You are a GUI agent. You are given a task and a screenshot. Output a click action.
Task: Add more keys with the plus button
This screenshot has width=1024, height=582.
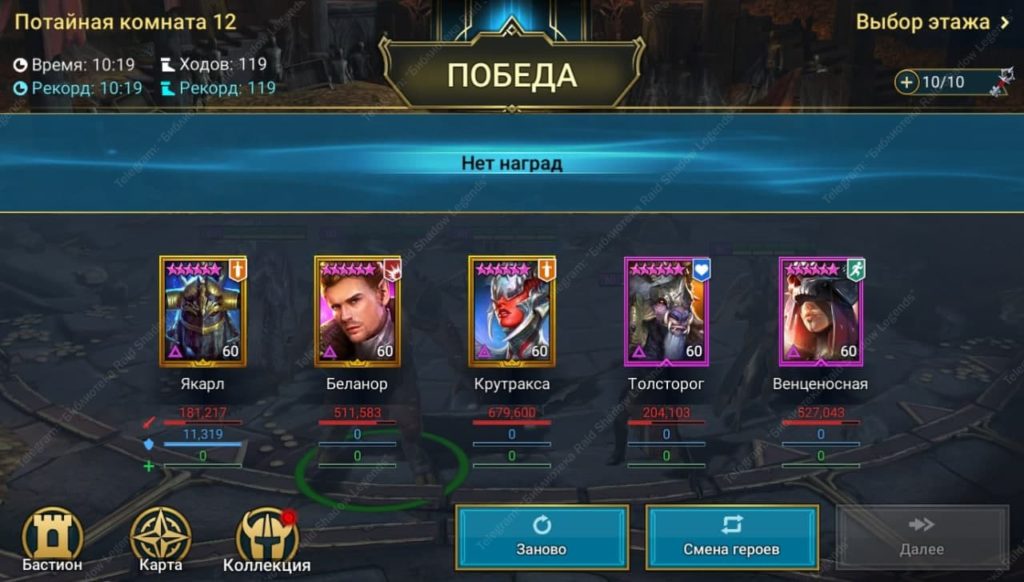point(907,82)
